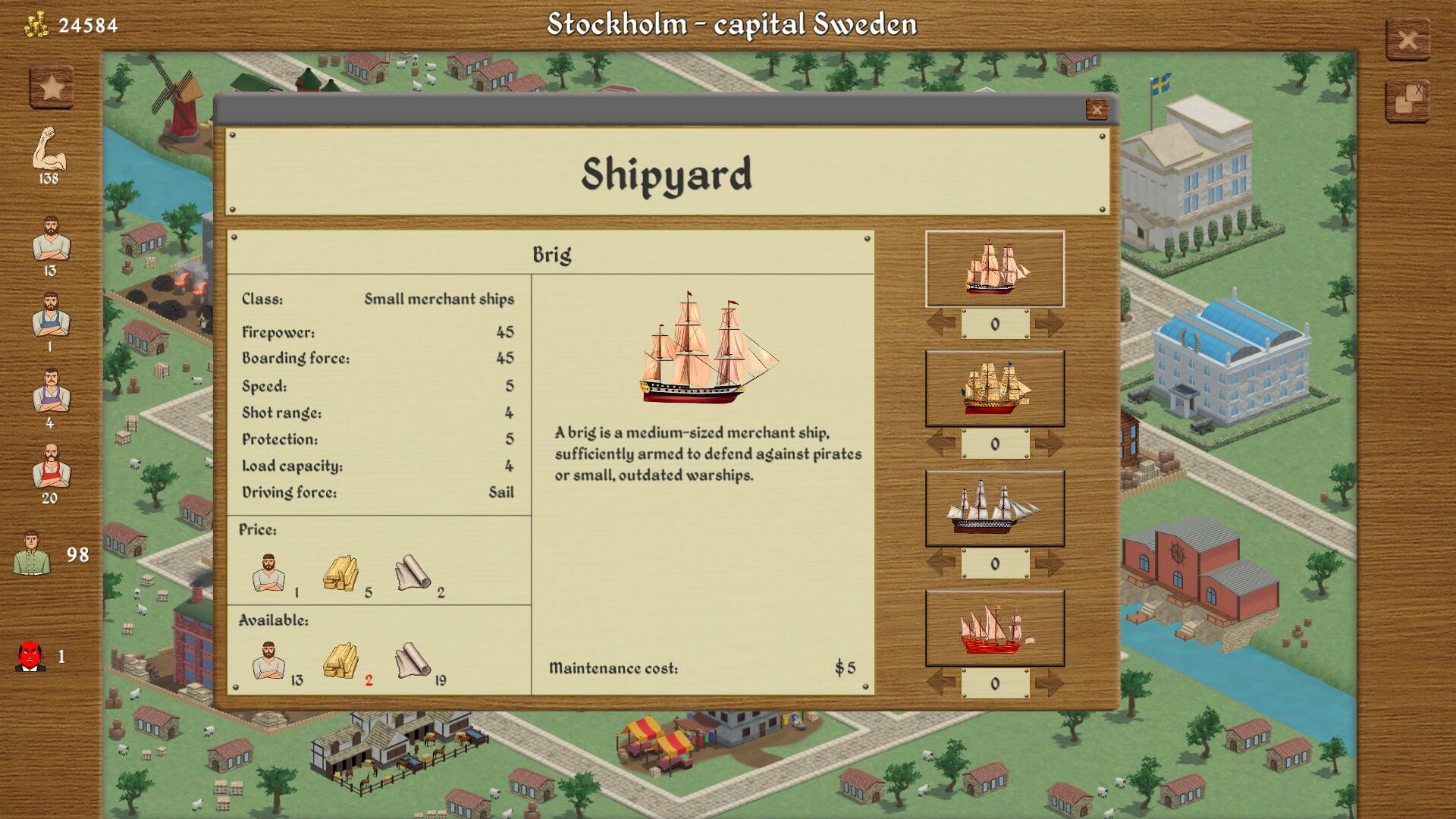Viewport: 1456px width, 819px height.
Task: Decrease galleon order with left arrow
Action: pos(940,441)
